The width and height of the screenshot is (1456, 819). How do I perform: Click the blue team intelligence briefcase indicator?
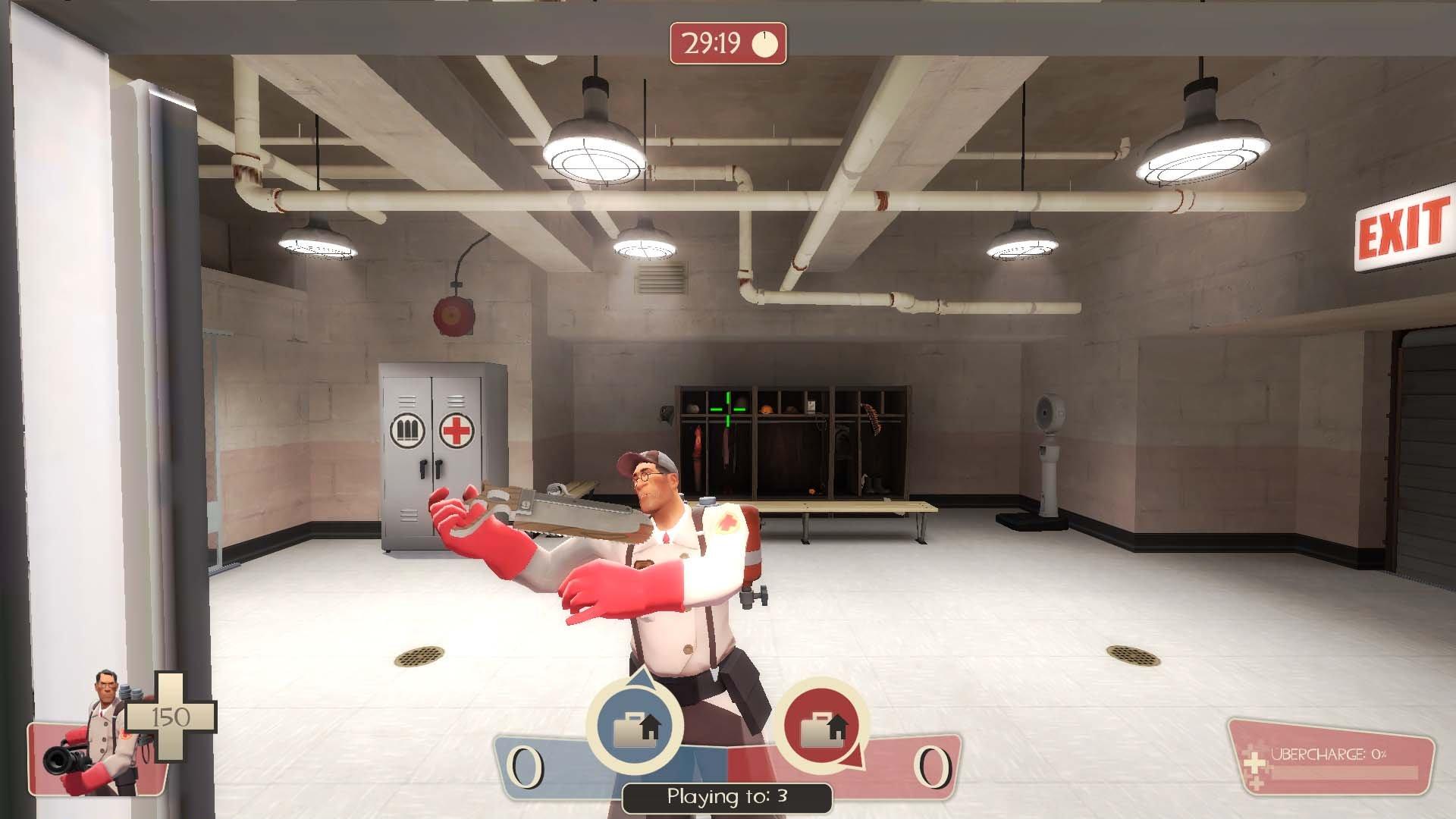pos(635,725)
